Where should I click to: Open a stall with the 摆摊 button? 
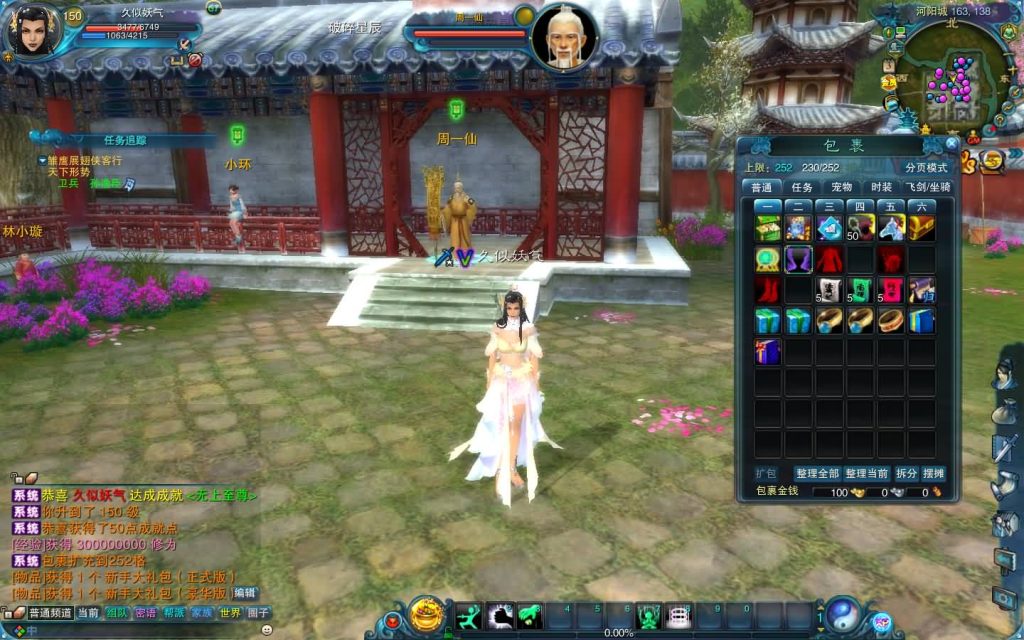click(933, 473)
